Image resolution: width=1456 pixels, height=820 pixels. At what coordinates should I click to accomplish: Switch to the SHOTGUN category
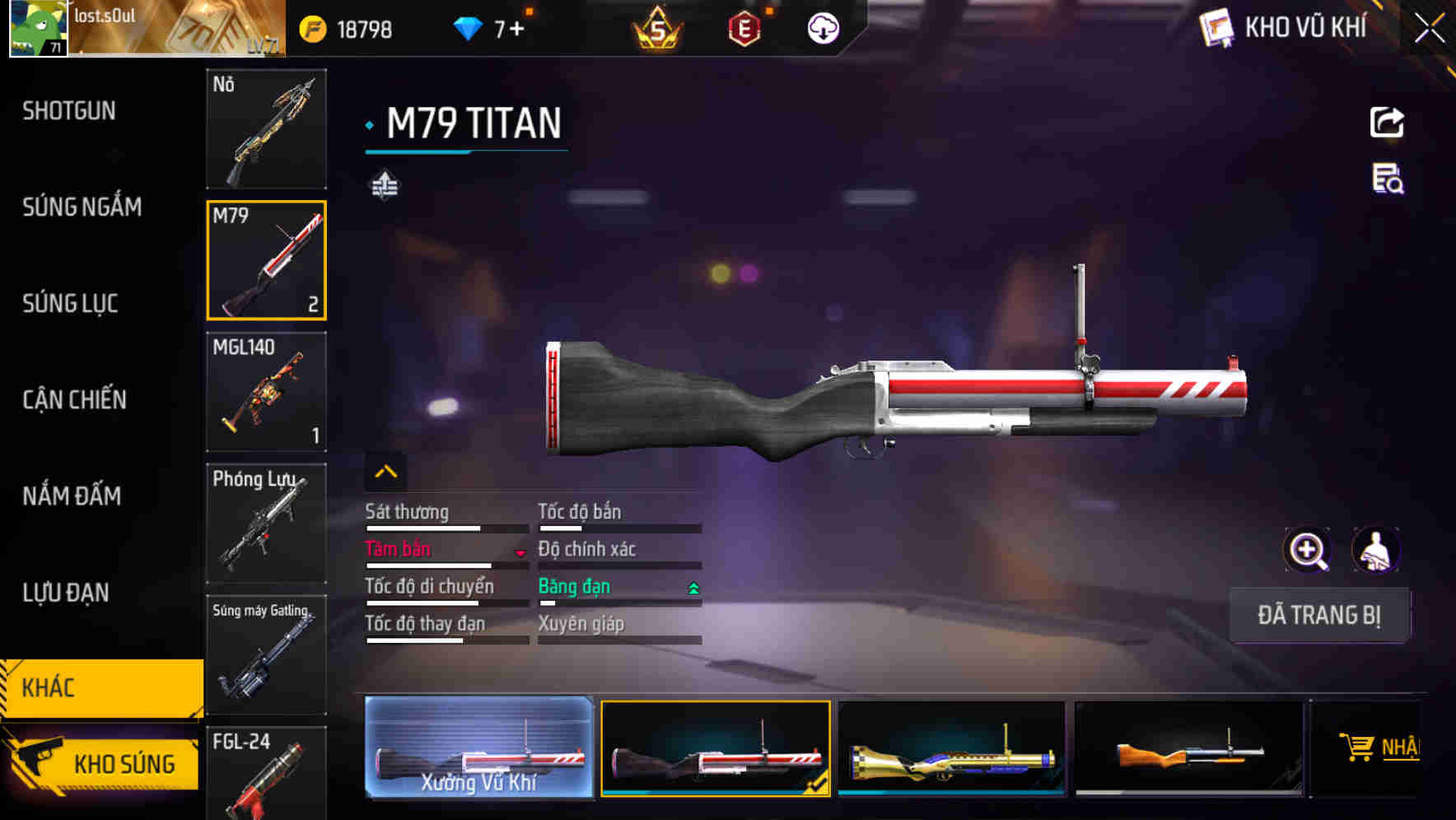pyautogui.click(x=68, y=110)
